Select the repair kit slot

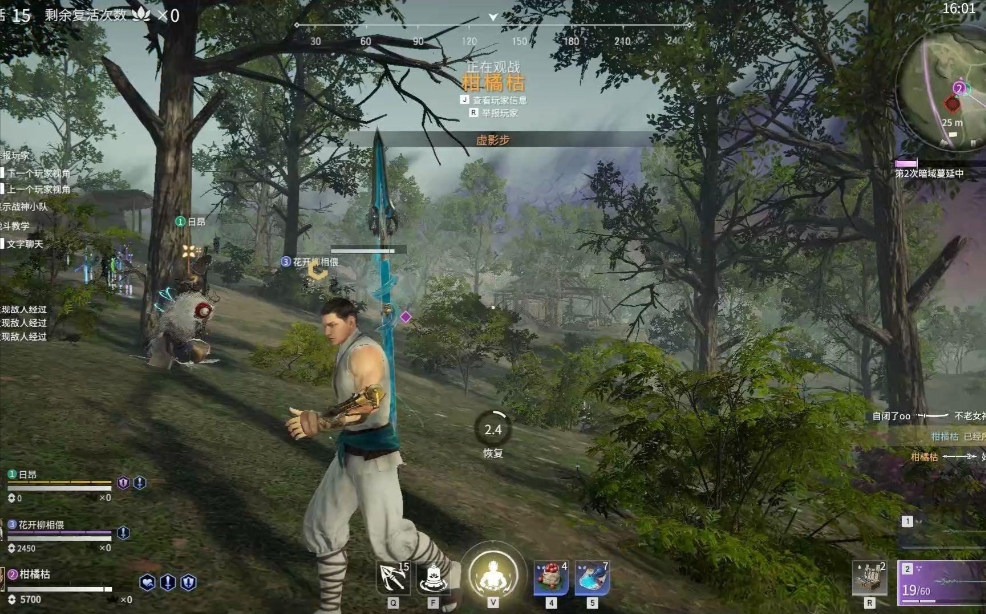tap(869, 578)
